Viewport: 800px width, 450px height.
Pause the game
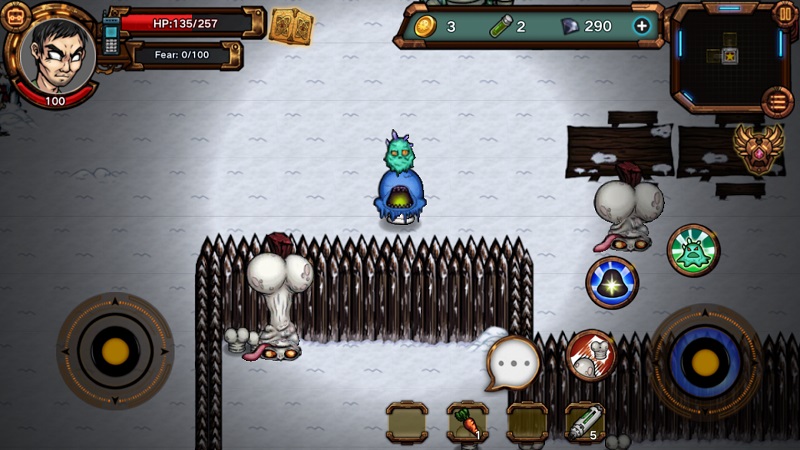785,14
